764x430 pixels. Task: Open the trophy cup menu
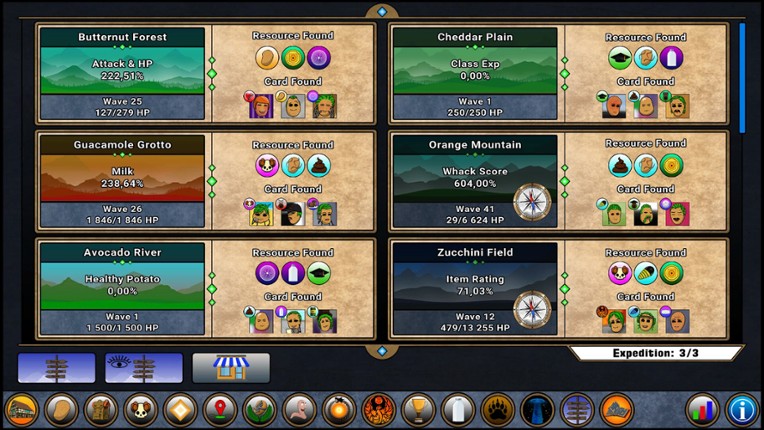point(417,409)
